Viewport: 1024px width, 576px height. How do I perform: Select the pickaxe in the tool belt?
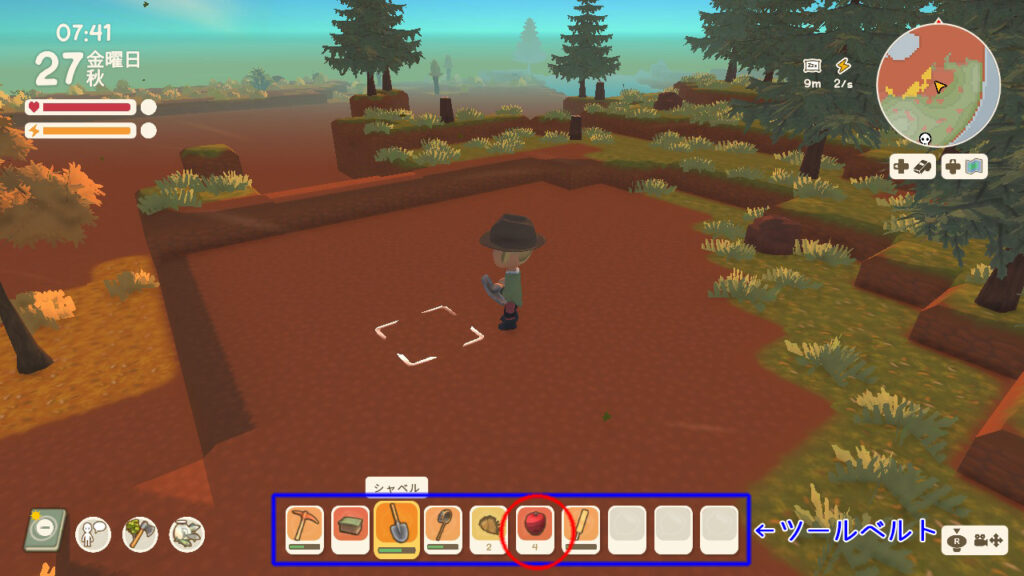304,529
